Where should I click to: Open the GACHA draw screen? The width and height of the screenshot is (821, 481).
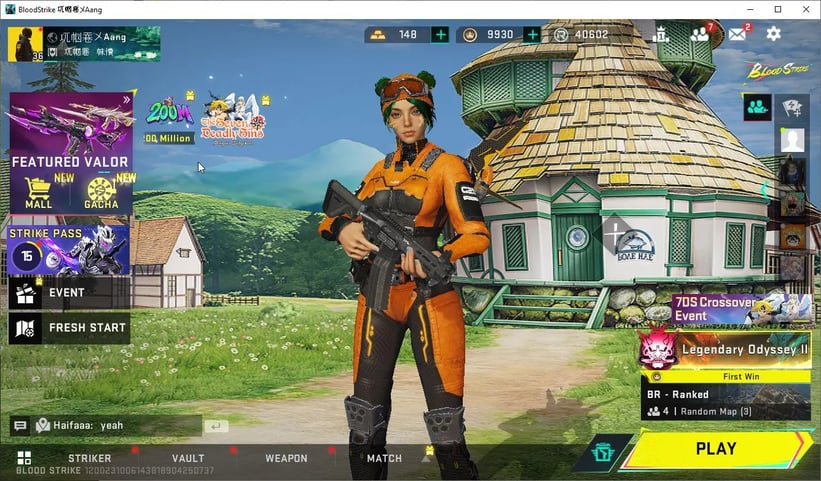pos(101,192)
